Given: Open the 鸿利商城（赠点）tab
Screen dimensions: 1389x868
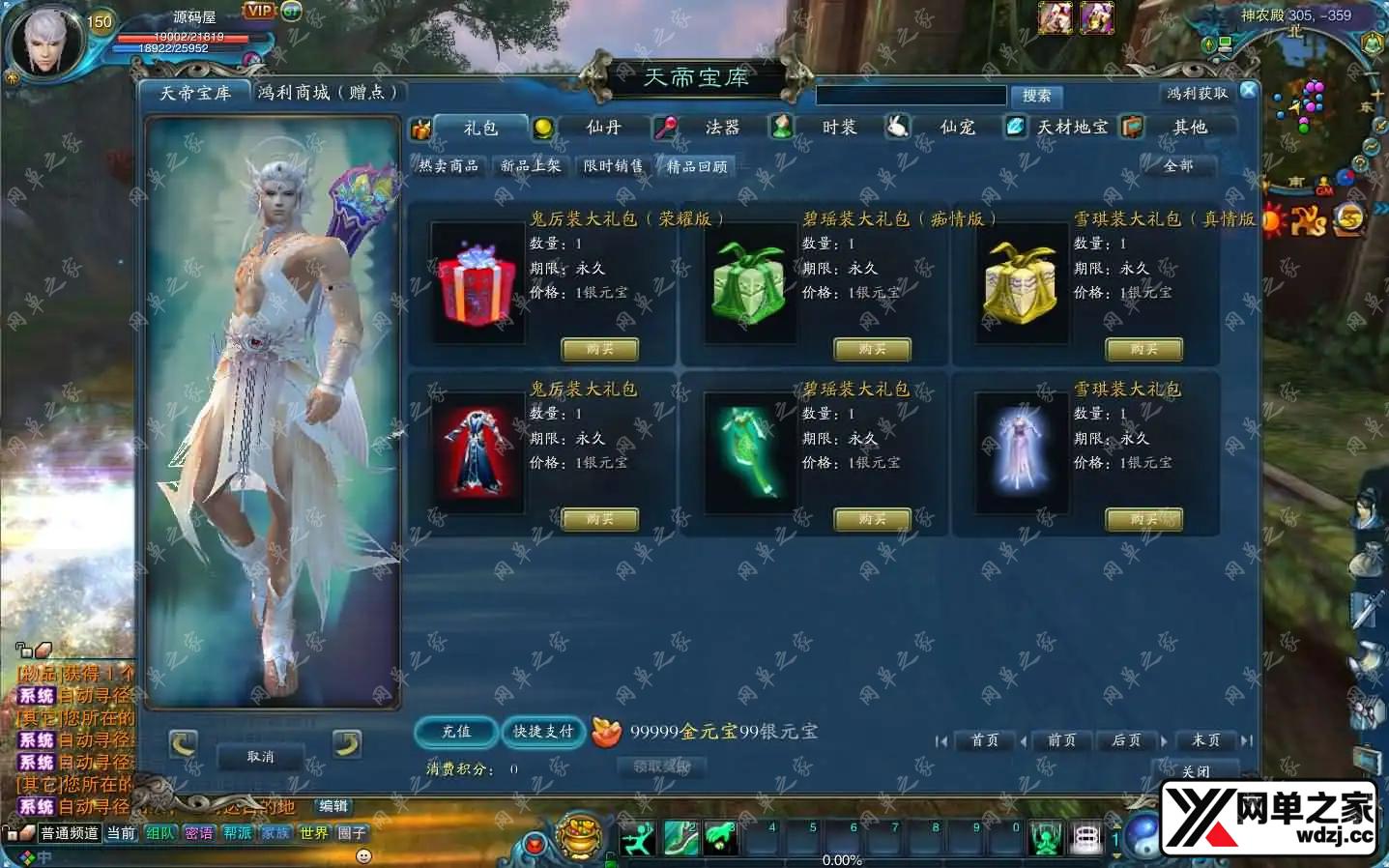Looking at the screenshot, I should (x=328, y=93).
